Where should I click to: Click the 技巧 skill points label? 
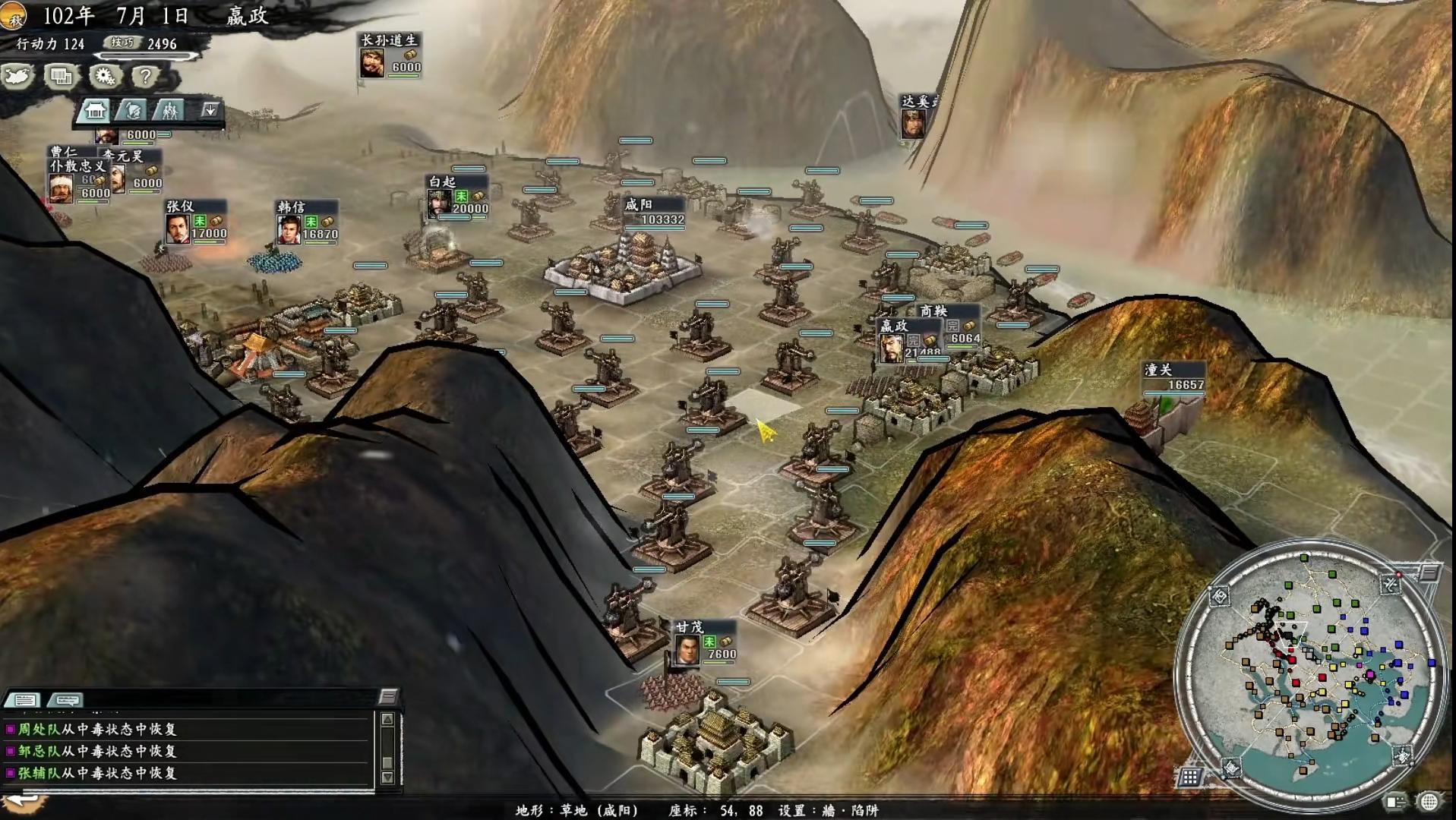coord(122,43)
